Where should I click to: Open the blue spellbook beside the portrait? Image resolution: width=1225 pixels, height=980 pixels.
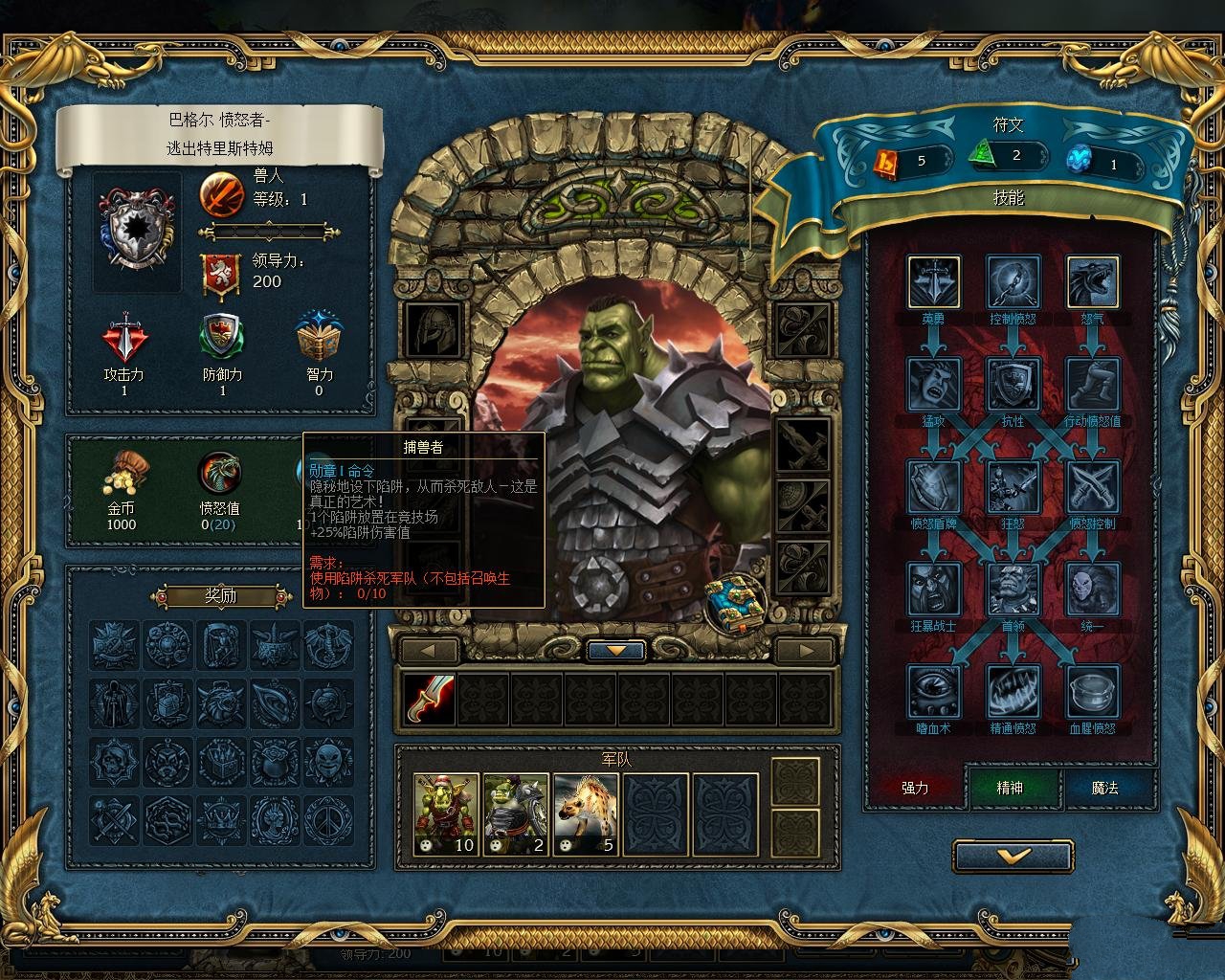pyautogui.click(x=737, y=602)
